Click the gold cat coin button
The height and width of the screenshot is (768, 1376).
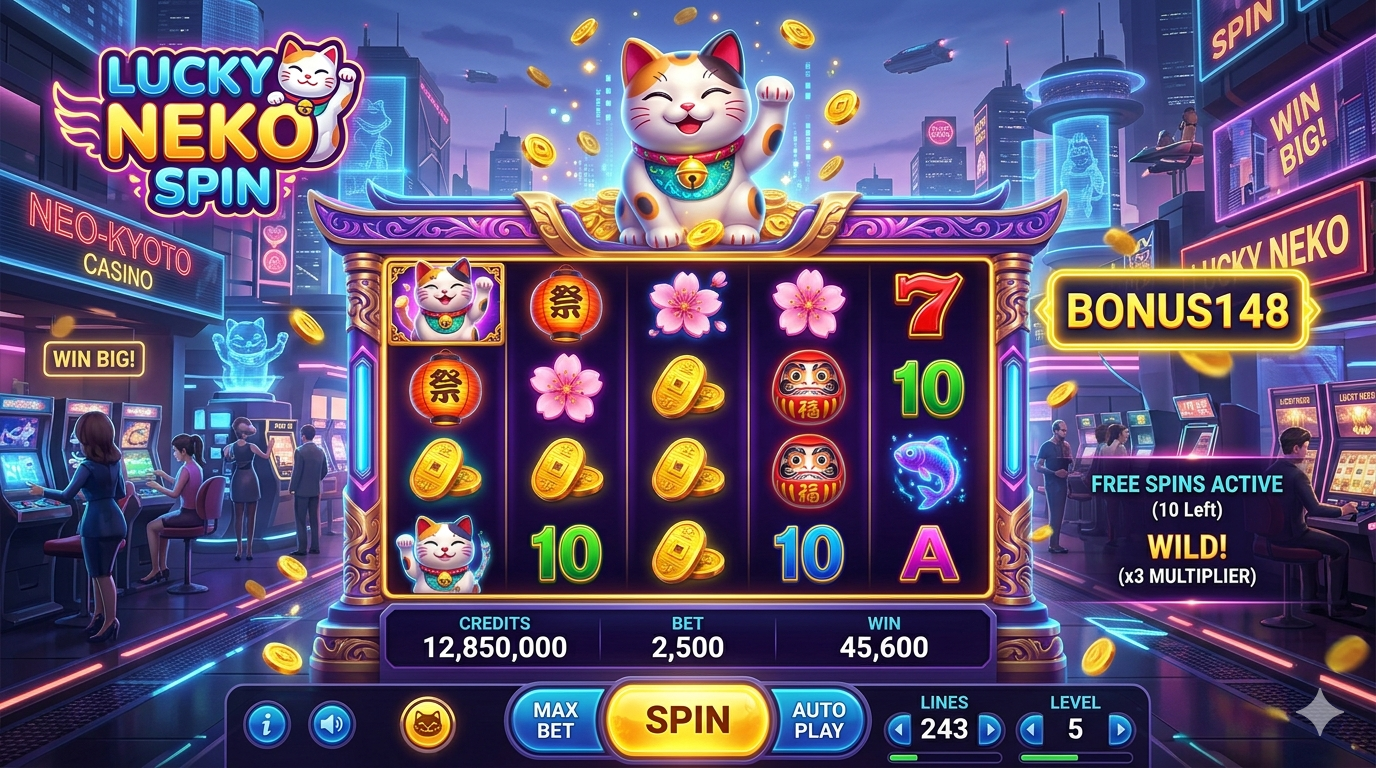[427, 724]
